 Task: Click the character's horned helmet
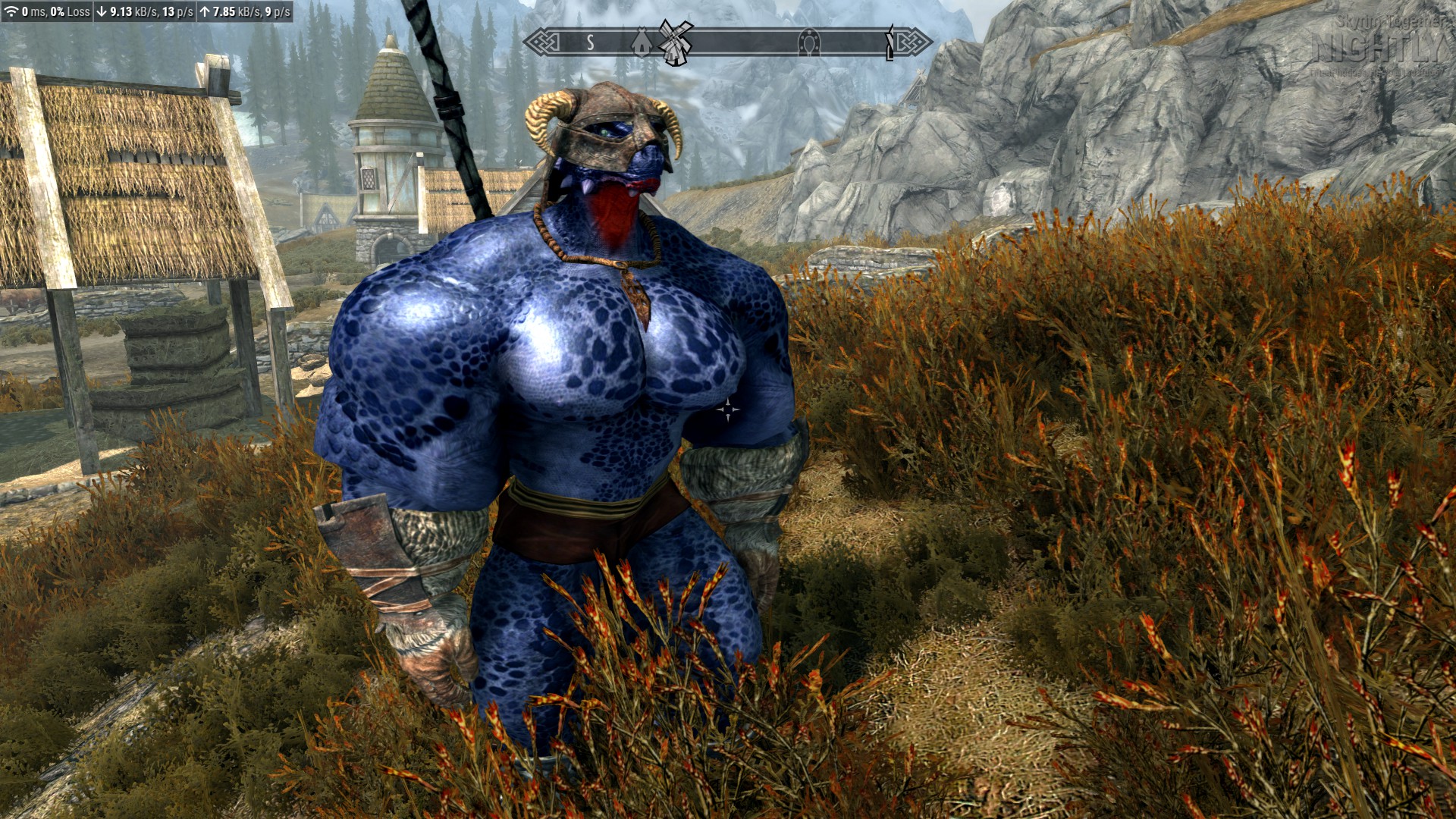pyautogui.click(x=603, y=121)
